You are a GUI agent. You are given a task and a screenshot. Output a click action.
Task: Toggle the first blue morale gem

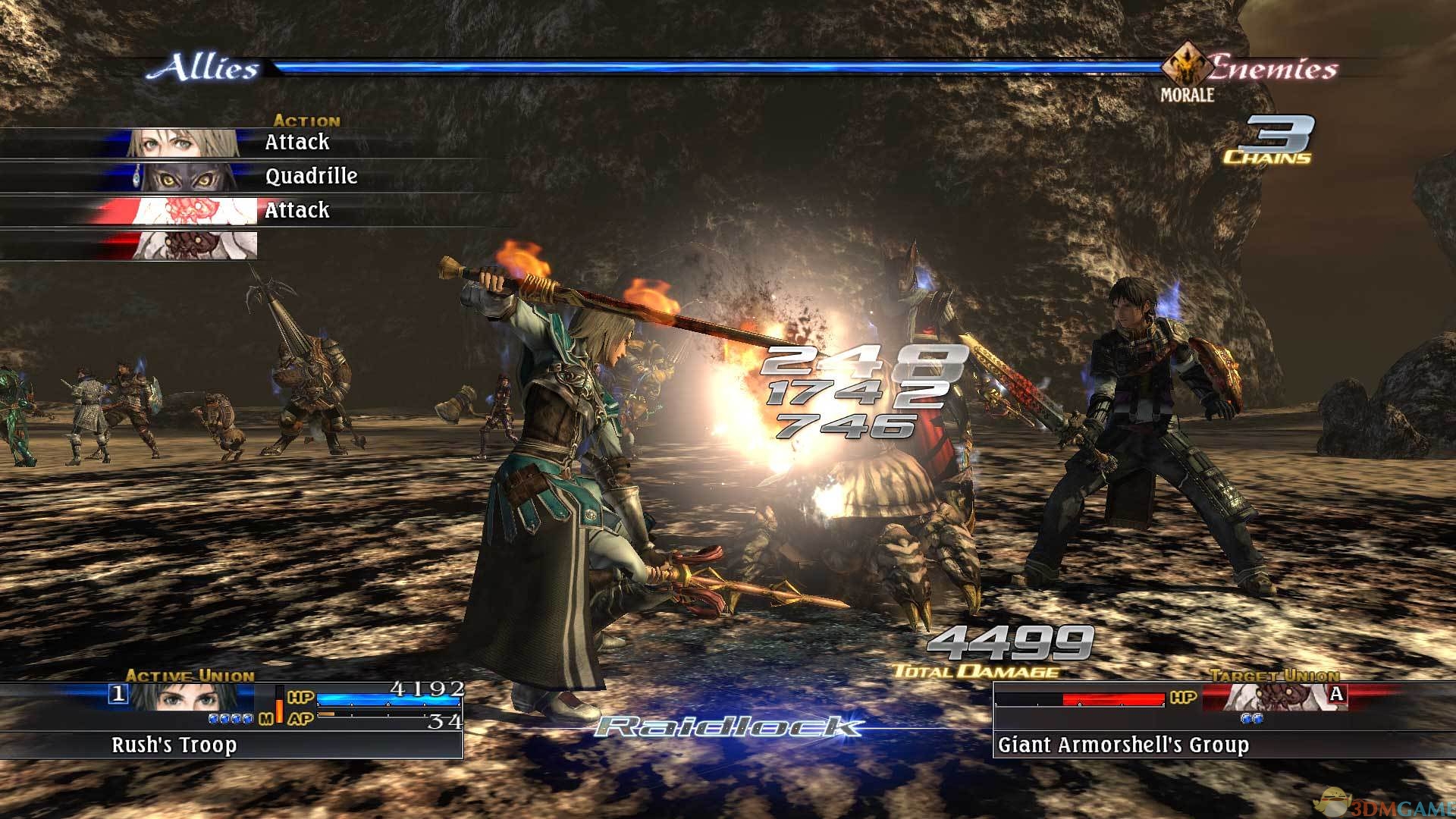214,718
